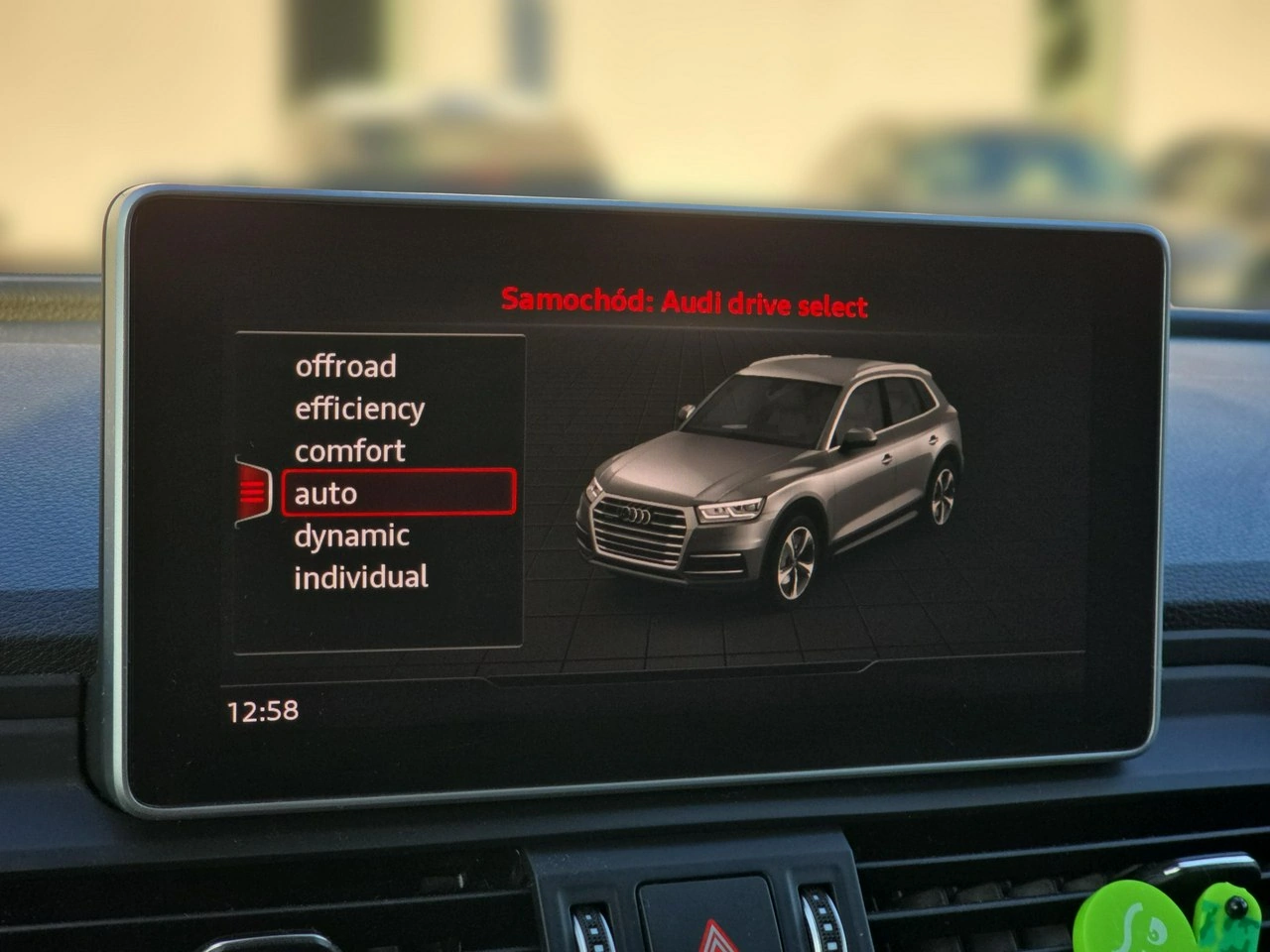The width and height of the screenshot is (1270, 952).
Task: Click the car's front headlight
Action: 731,509
